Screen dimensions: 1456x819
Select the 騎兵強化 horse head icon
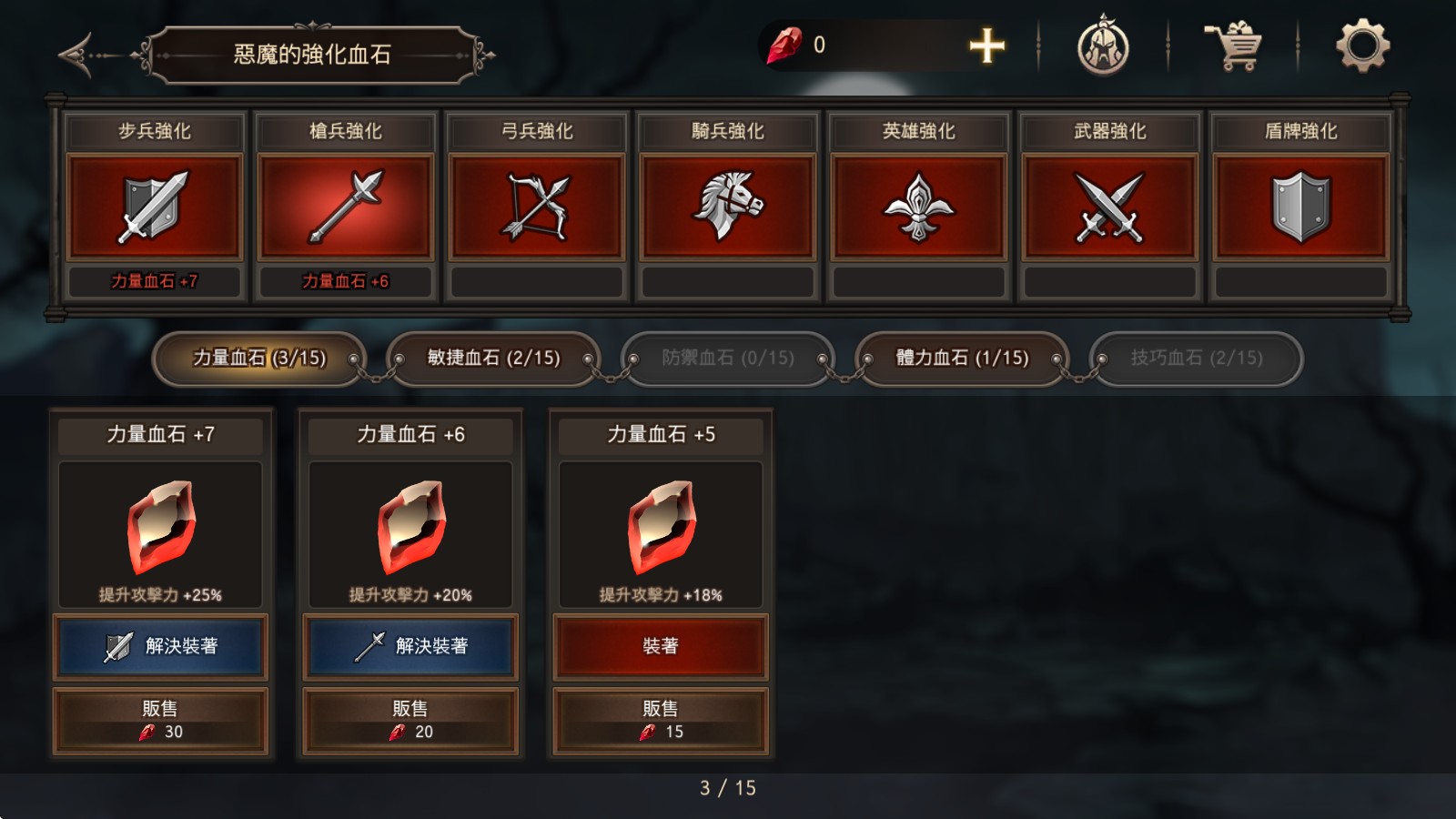(726, 205)
